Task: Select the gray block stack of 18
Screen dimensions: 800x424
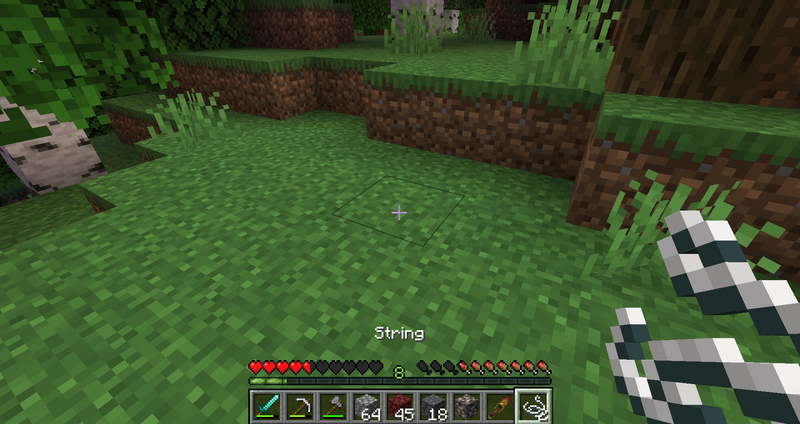Action: 433,406
